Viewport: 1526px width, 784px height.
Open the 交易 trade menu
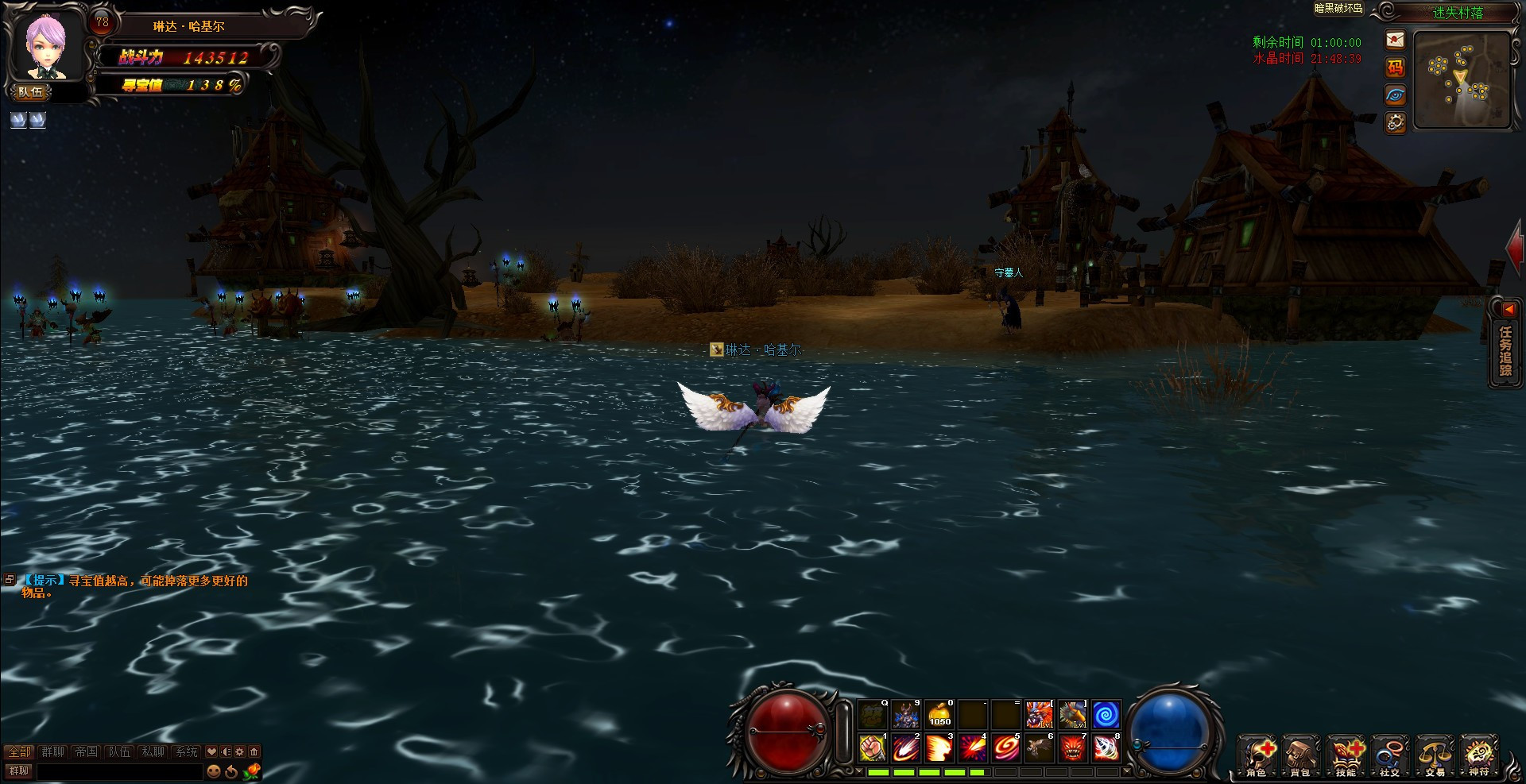(1435, 755)
